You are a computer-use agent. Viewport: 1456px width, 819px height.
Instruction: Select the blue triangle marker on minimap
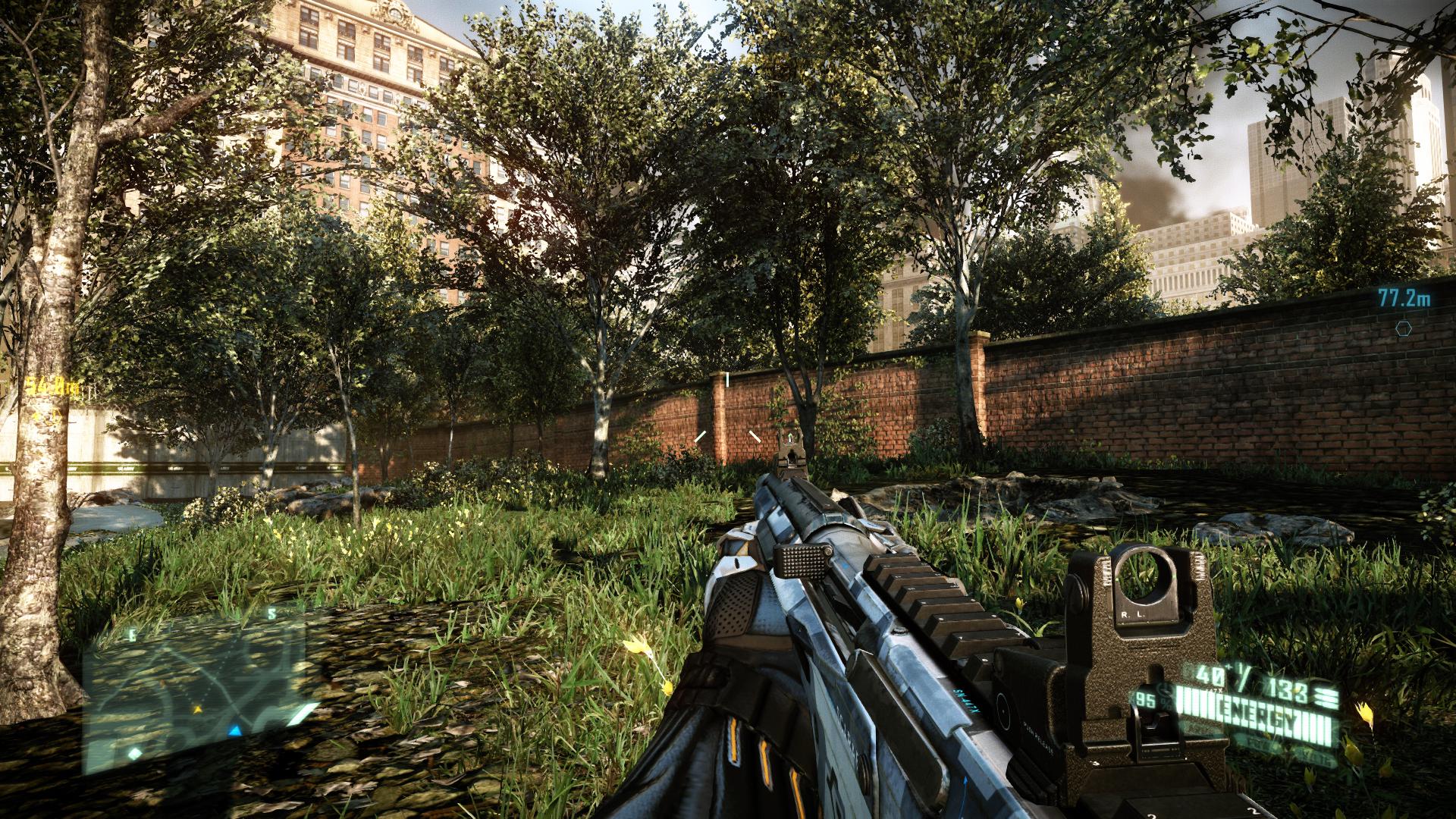tap(235, 731)
